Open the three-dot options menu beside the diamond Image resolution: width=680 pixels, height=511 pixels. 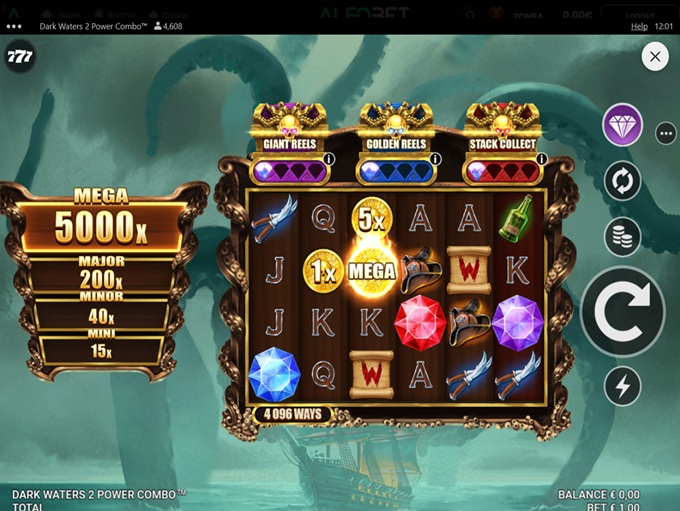[666, 132]
